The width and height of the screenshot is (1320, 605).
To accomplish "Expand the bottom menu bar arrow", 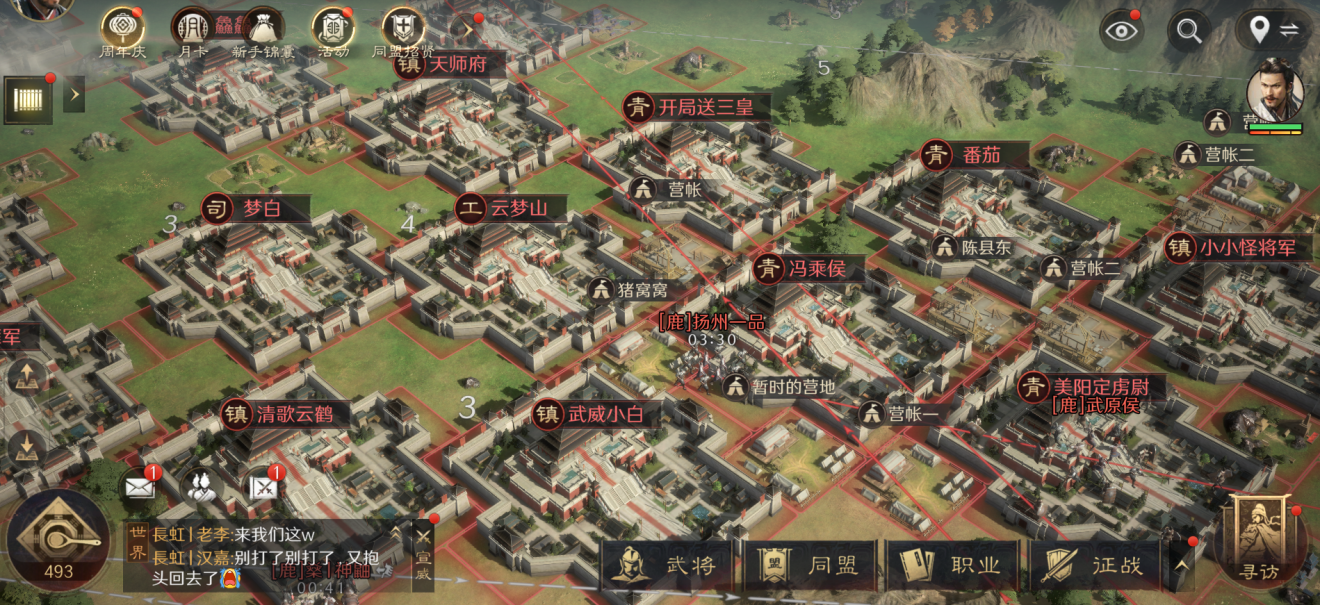I will 1182,565.
